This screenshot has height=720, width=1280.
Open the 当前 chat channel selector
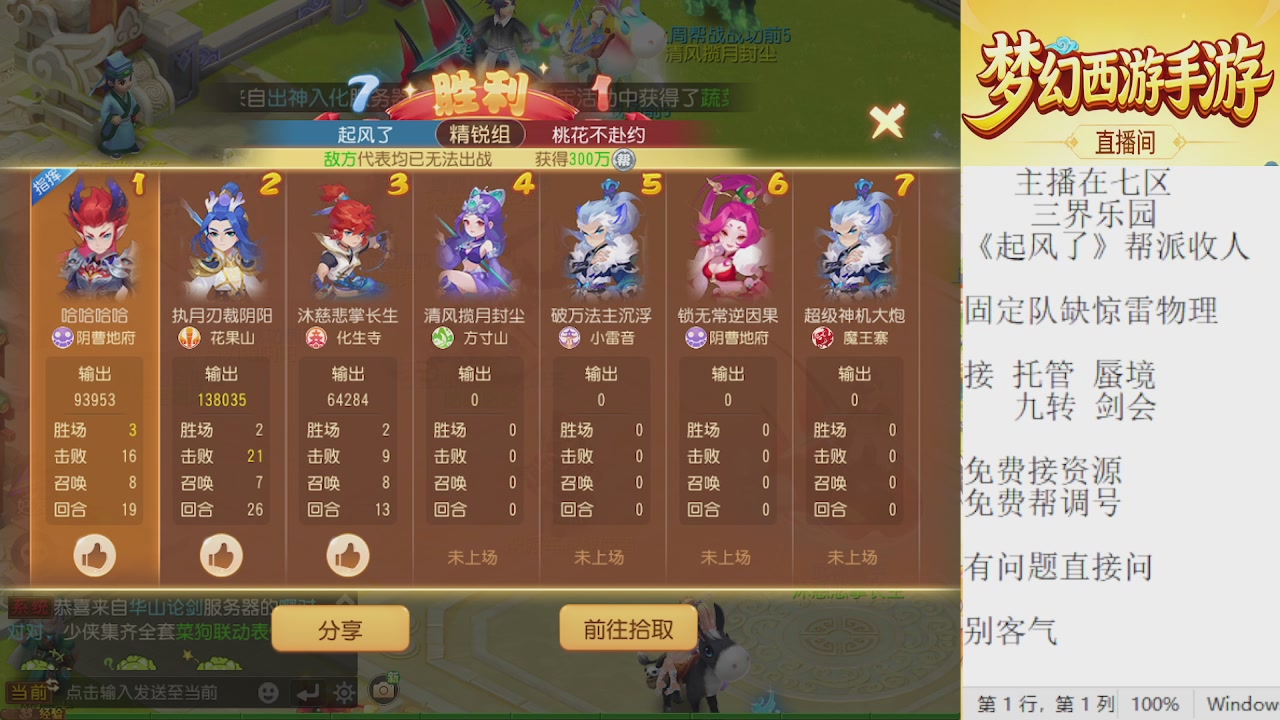point(30,694)
